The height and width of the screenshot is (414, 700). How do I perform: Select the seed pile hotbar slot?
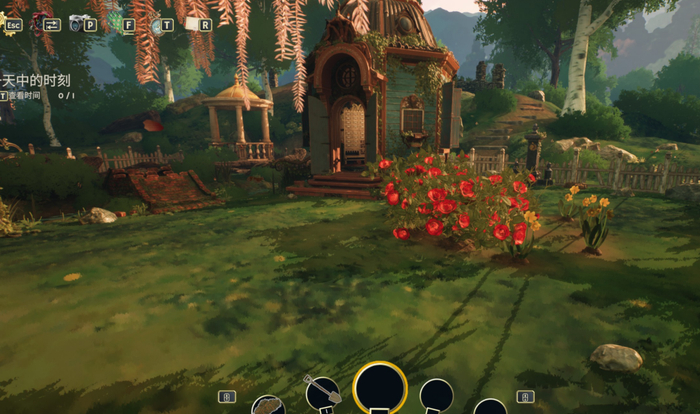(268, 405)
